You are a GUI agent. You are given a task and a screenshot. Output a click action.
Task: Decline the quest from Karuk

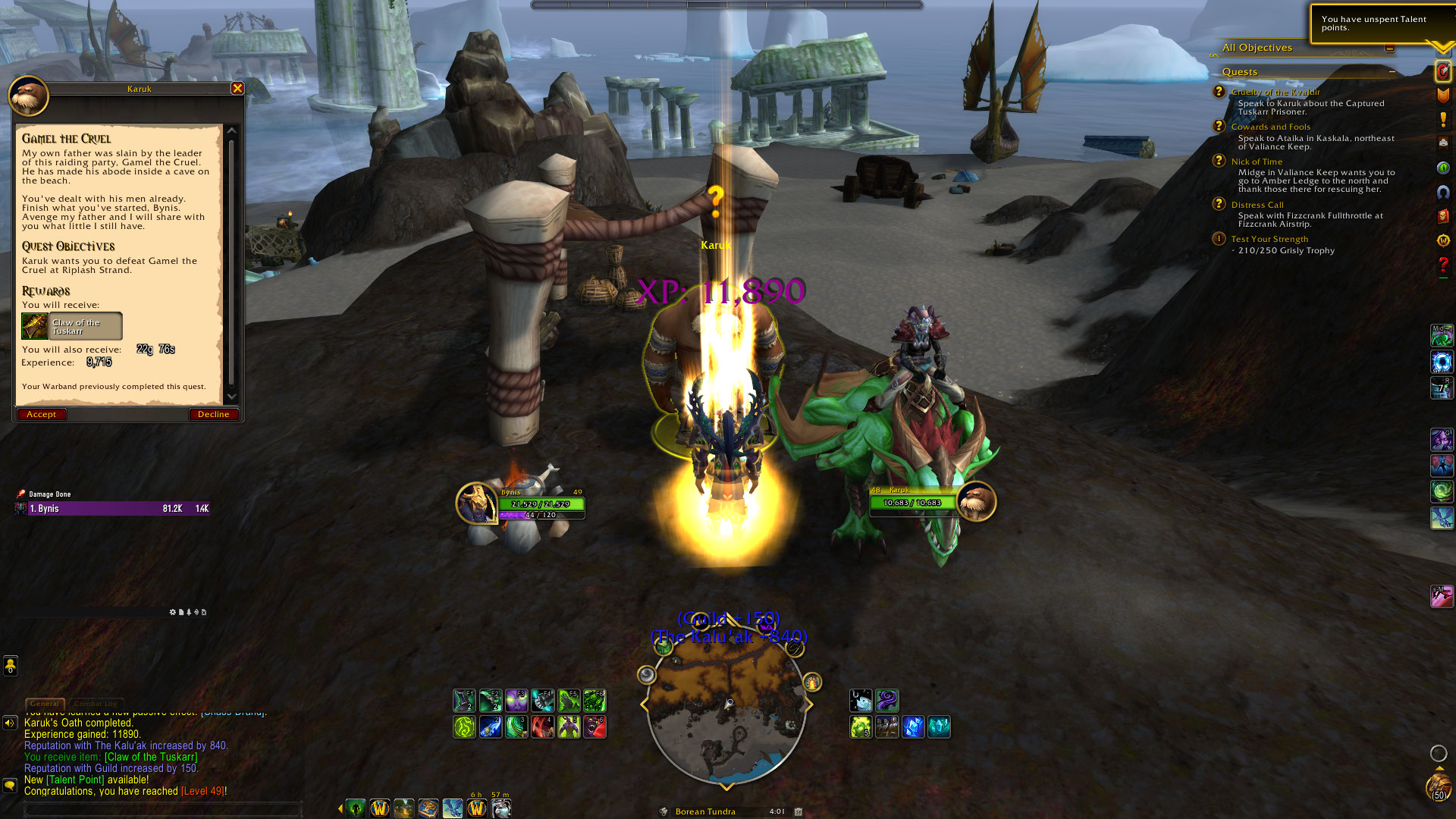tap(213, 414)
